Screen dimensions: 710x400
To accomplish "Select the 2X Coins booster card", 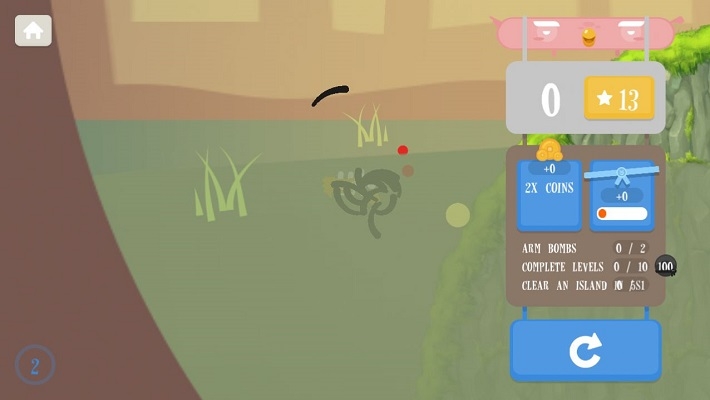I will point(549,194).
